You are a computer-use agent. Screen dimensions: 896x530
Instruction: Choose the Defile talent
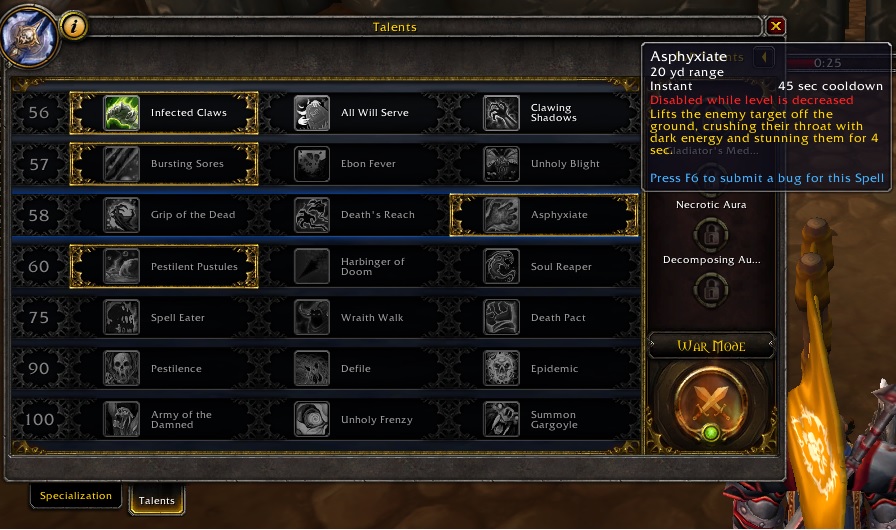pyautogui.click(x=354, y=369)
